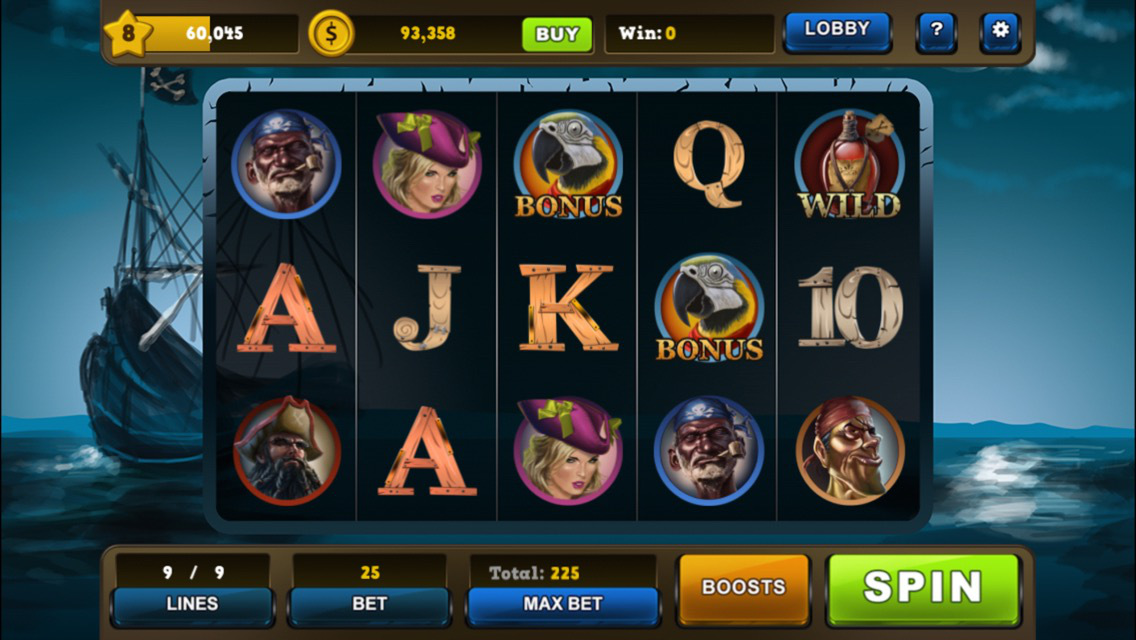Screen dimensions: 1136x640
Task: Buy more coins
Action: [x=556, y=34]
